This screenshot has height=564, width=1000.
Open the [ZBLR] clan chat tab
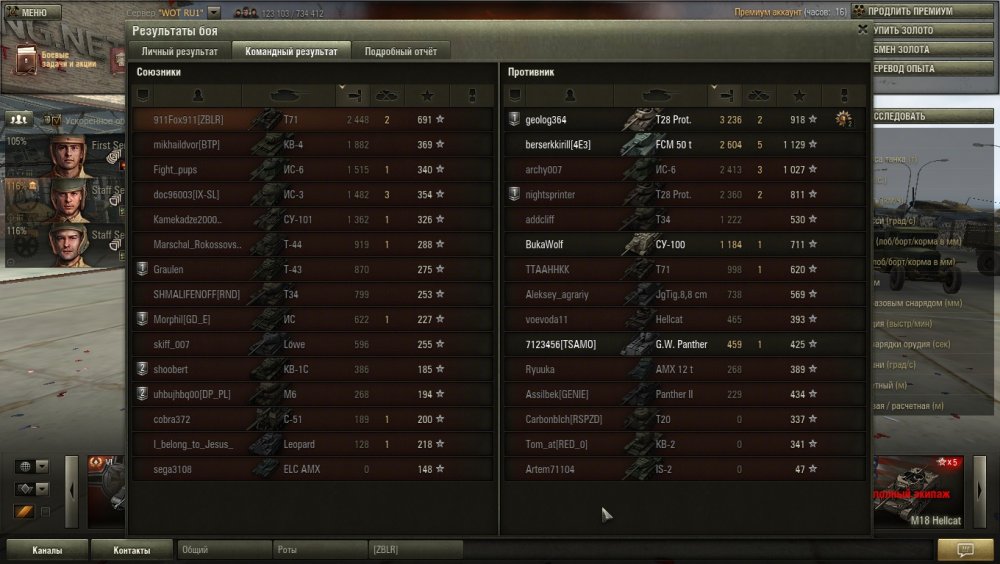(x=415, y=550)
